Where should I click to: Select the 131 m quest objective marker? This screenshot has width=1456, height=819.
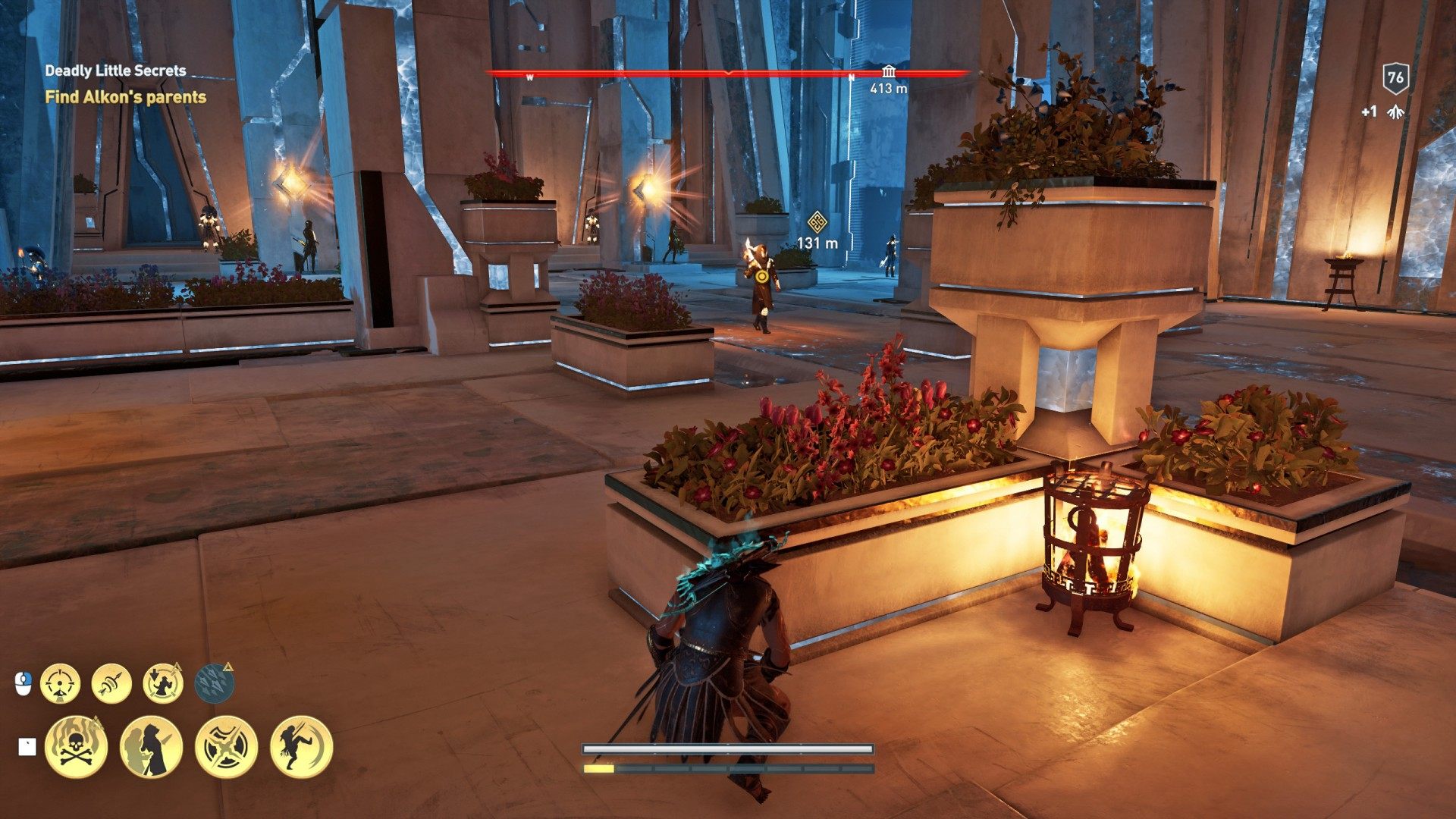(x=817, y=224)
